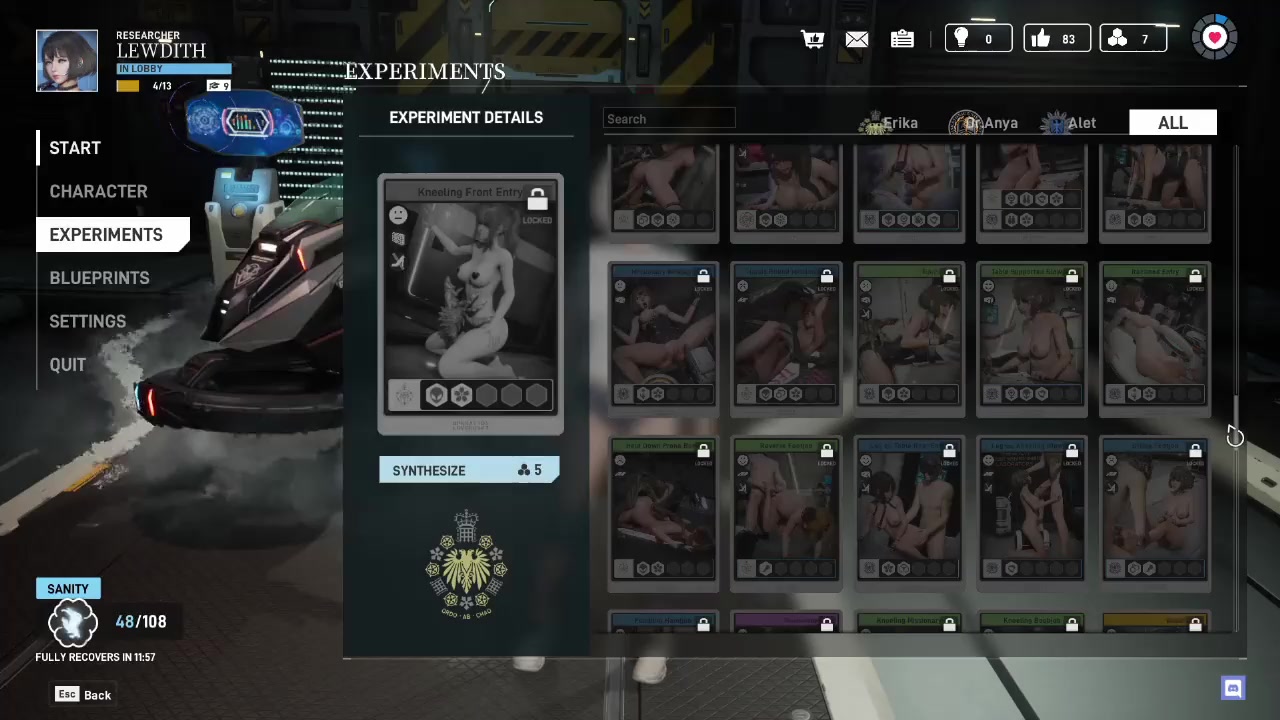Open the mail envelope icon
The image size is (1280, 720).
857,39
